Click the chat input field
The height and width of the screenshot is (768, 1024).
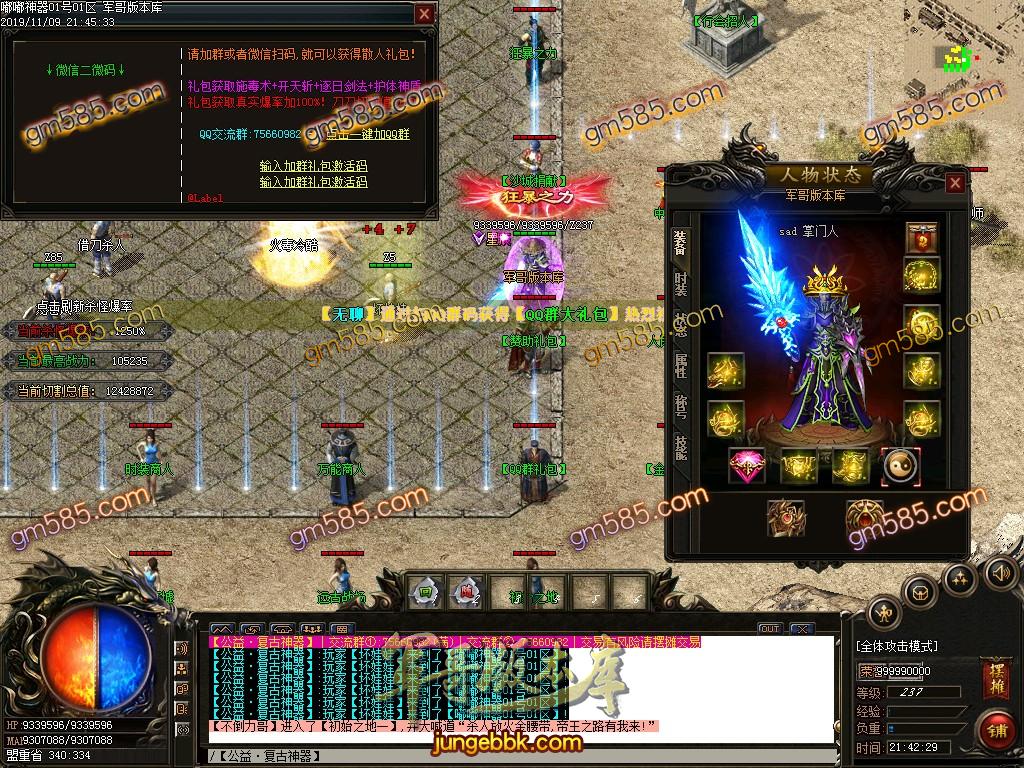coord(520,754)
